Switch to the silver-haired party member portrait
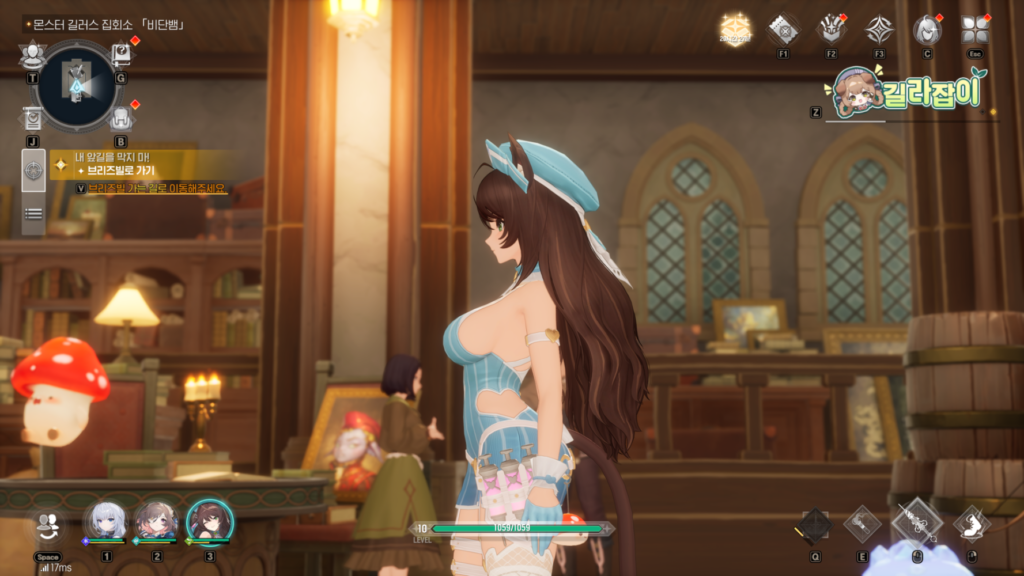1024x576 pixels. [x=105, y=521]
